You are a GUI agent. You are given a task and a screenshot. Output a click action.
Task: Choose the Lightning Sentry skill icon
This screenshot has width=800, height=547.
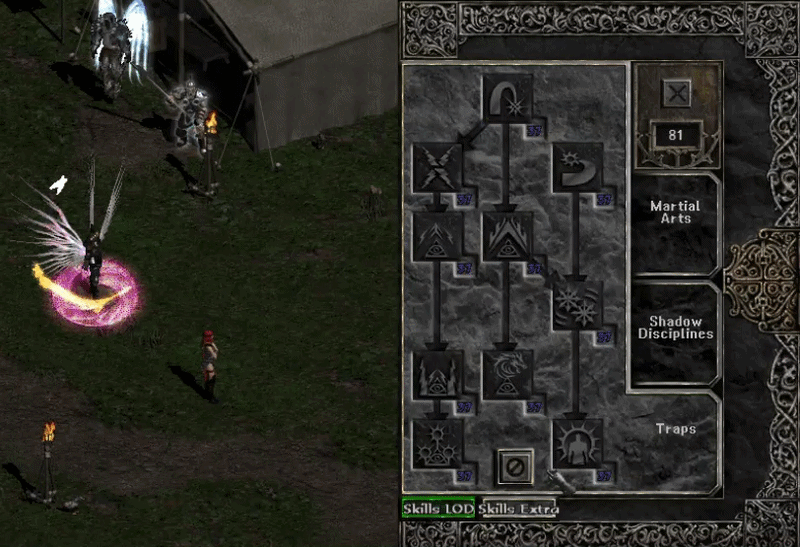438,374
